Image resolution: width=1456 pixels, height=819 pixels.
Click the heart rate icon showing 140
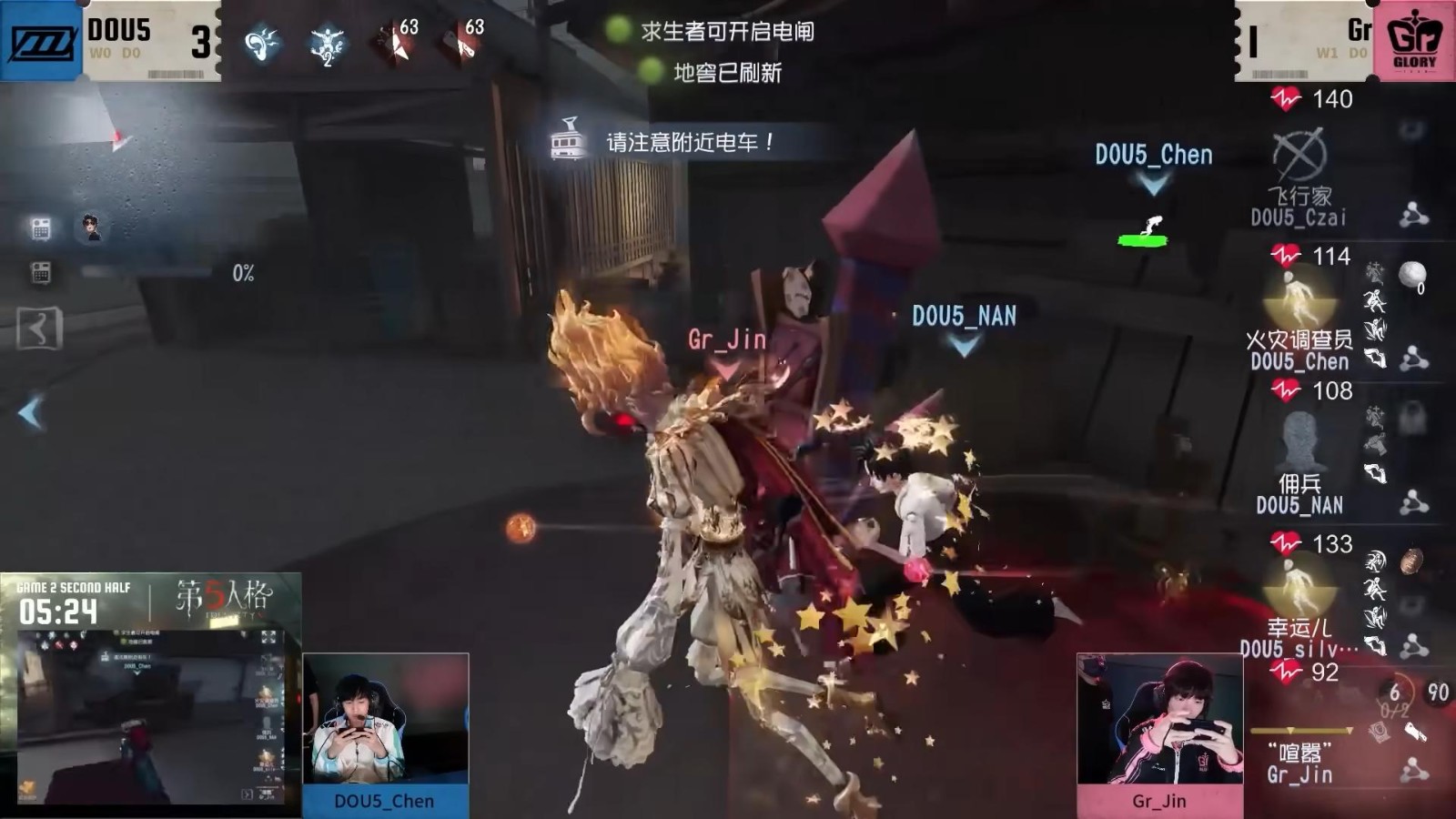coord(1284,99)
